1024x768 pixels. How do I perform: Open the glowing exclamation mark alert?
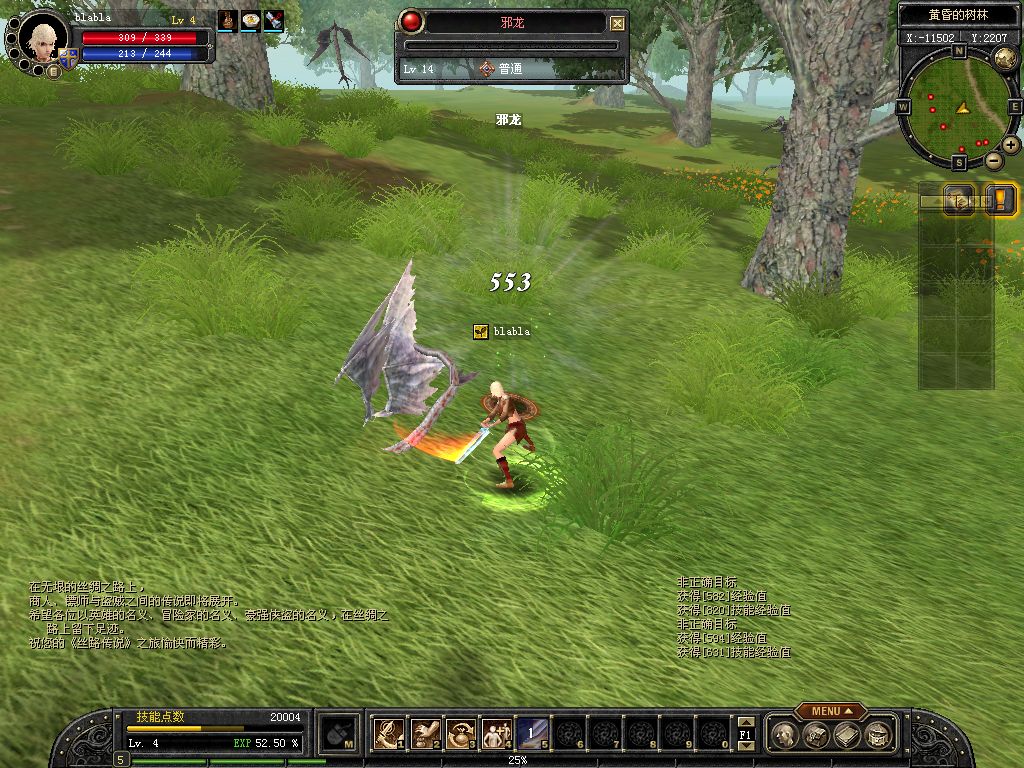(x=1000, y=199)
